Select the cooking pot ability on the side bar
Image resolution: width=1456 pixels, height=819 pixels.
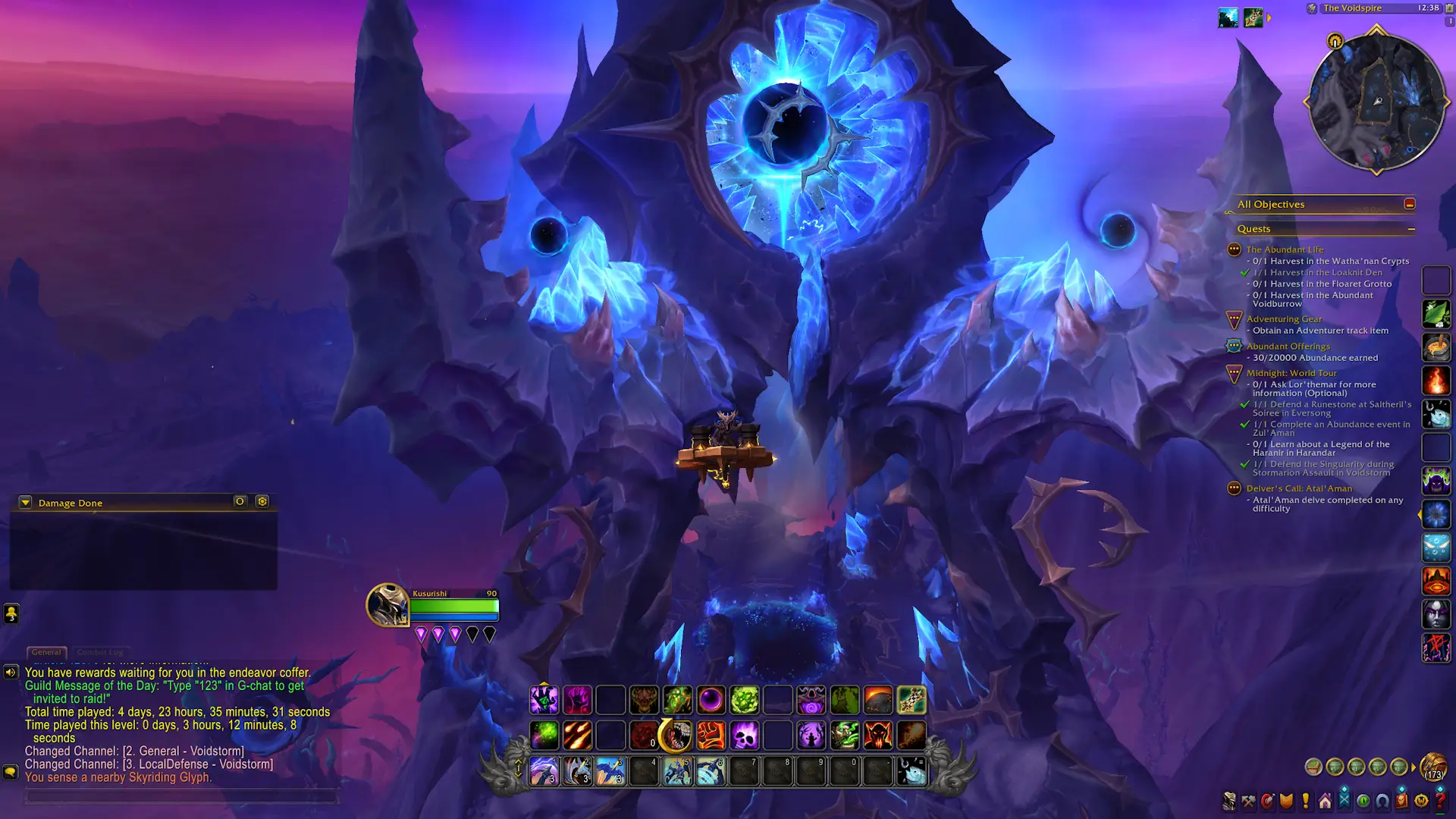click(1437, 349)
